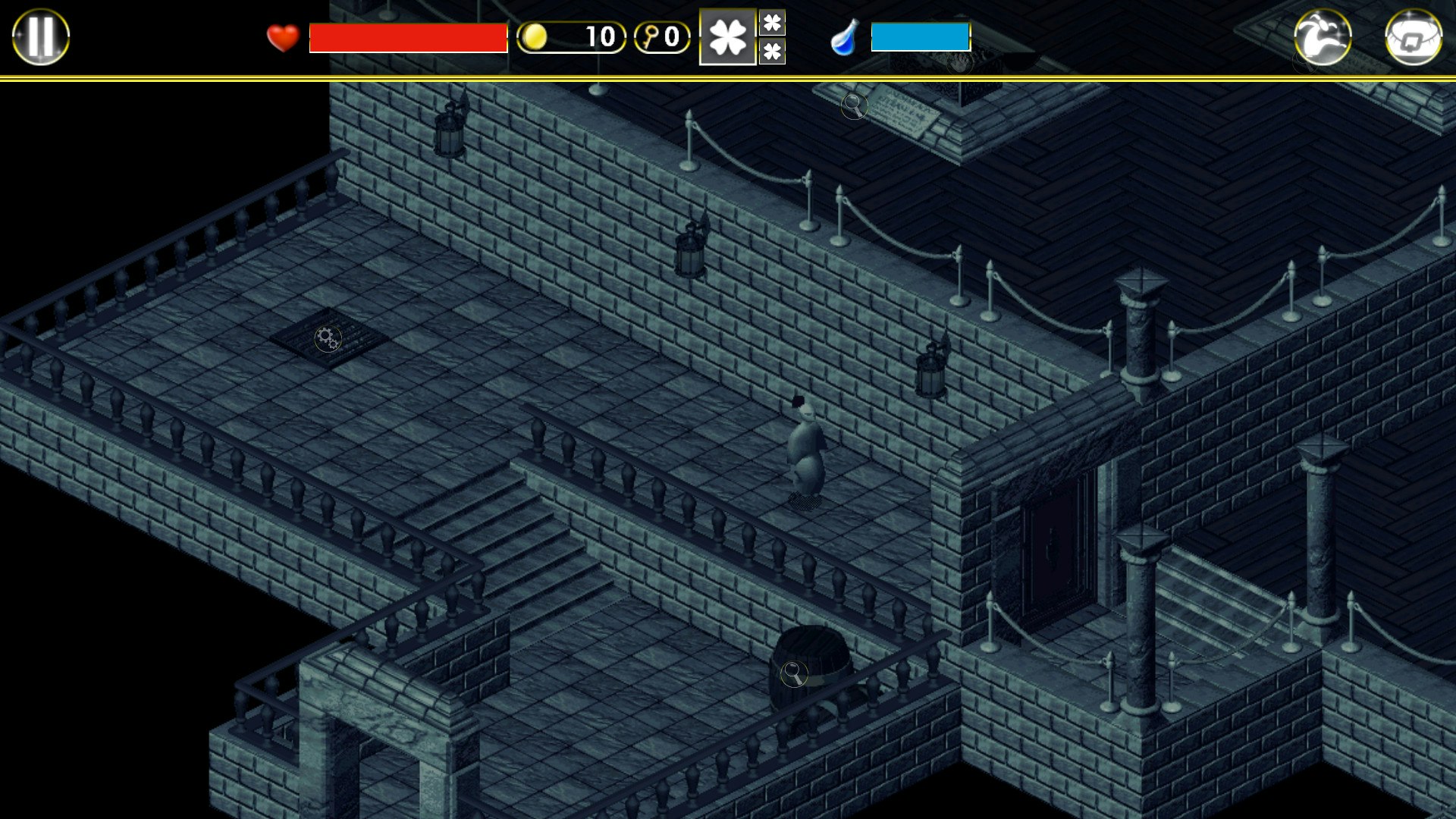Click the red heart health icon
Screen dimensions: 1456x819
tap(281, 36)
